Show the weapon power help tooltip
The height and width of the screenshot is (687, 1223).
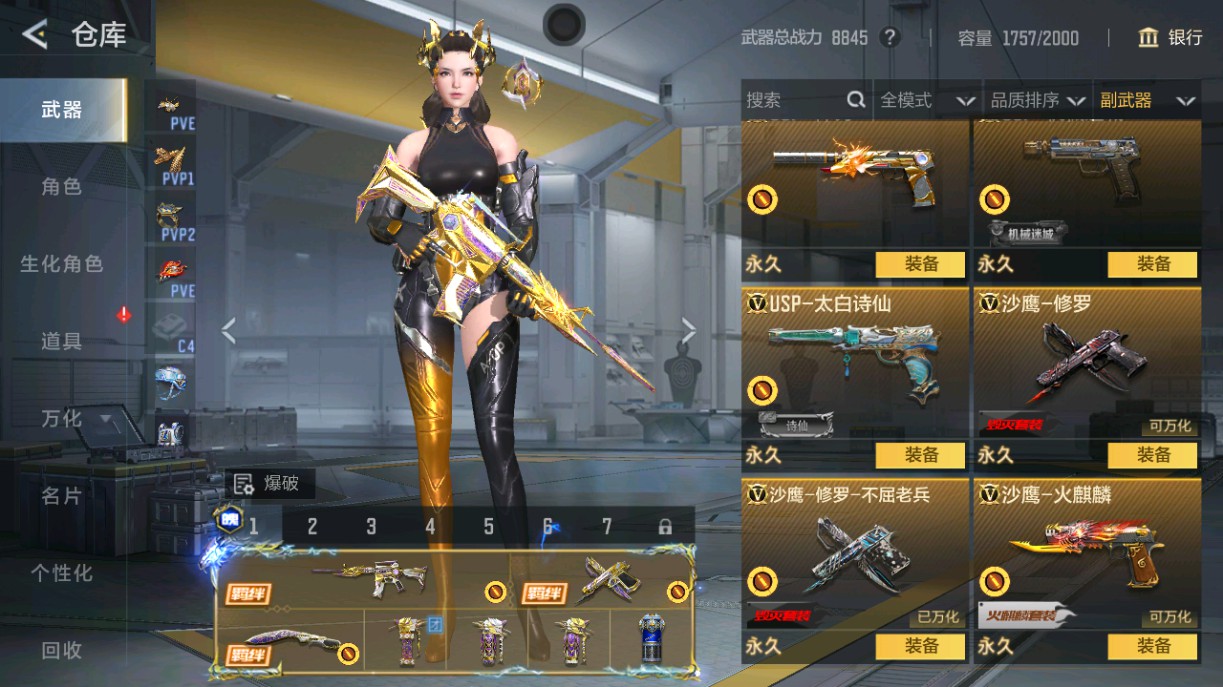[x=889, y=38]
